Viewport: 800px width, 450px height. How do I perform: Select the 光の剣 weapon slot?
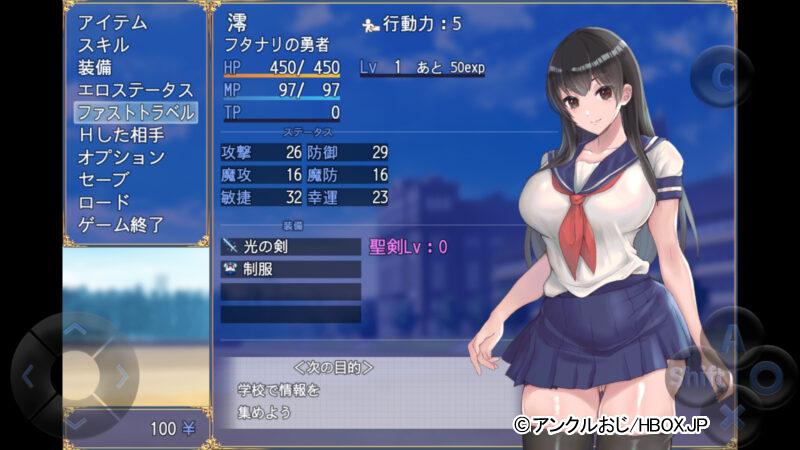[x=290, y=246]
